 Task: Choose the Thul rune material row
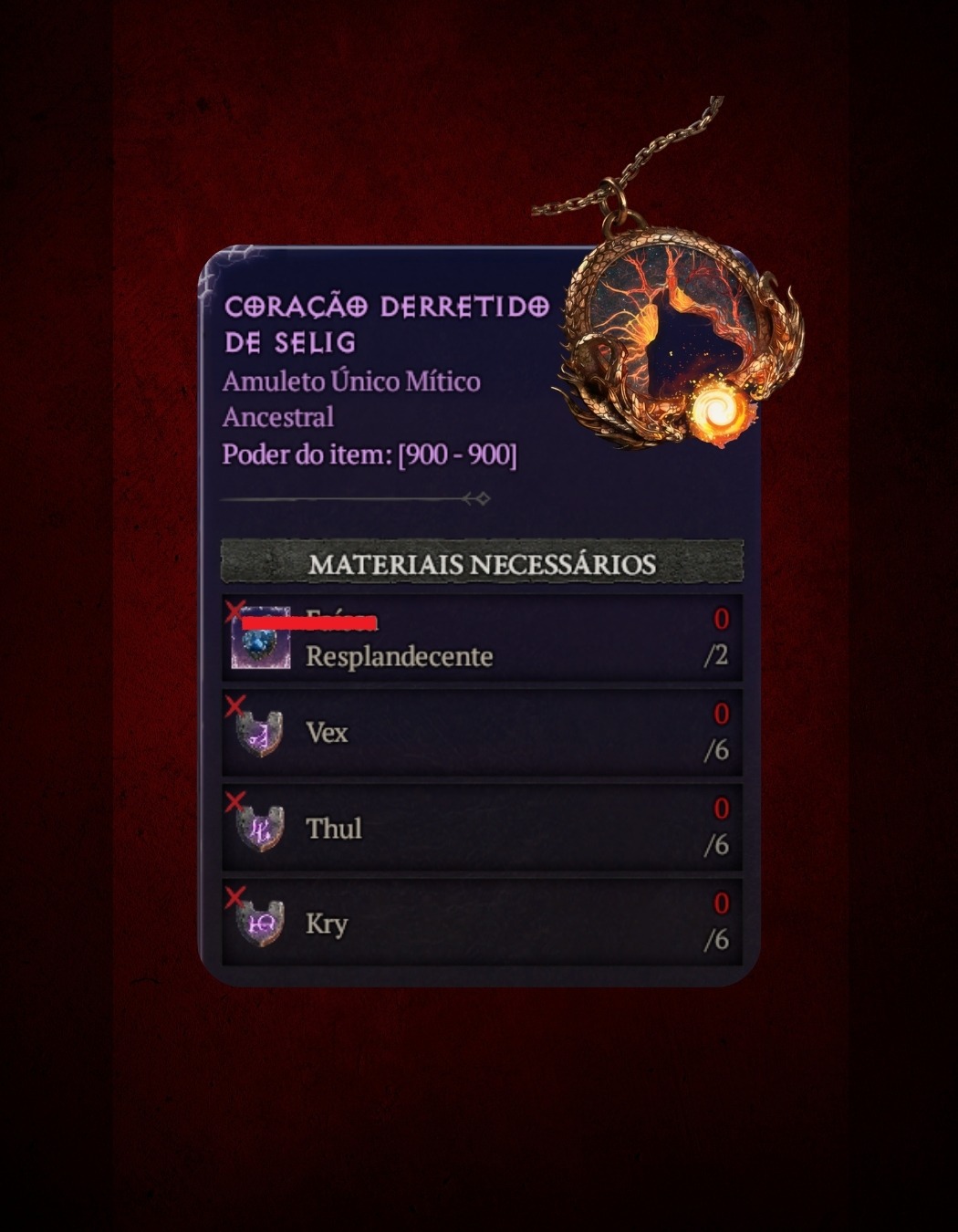482,828
